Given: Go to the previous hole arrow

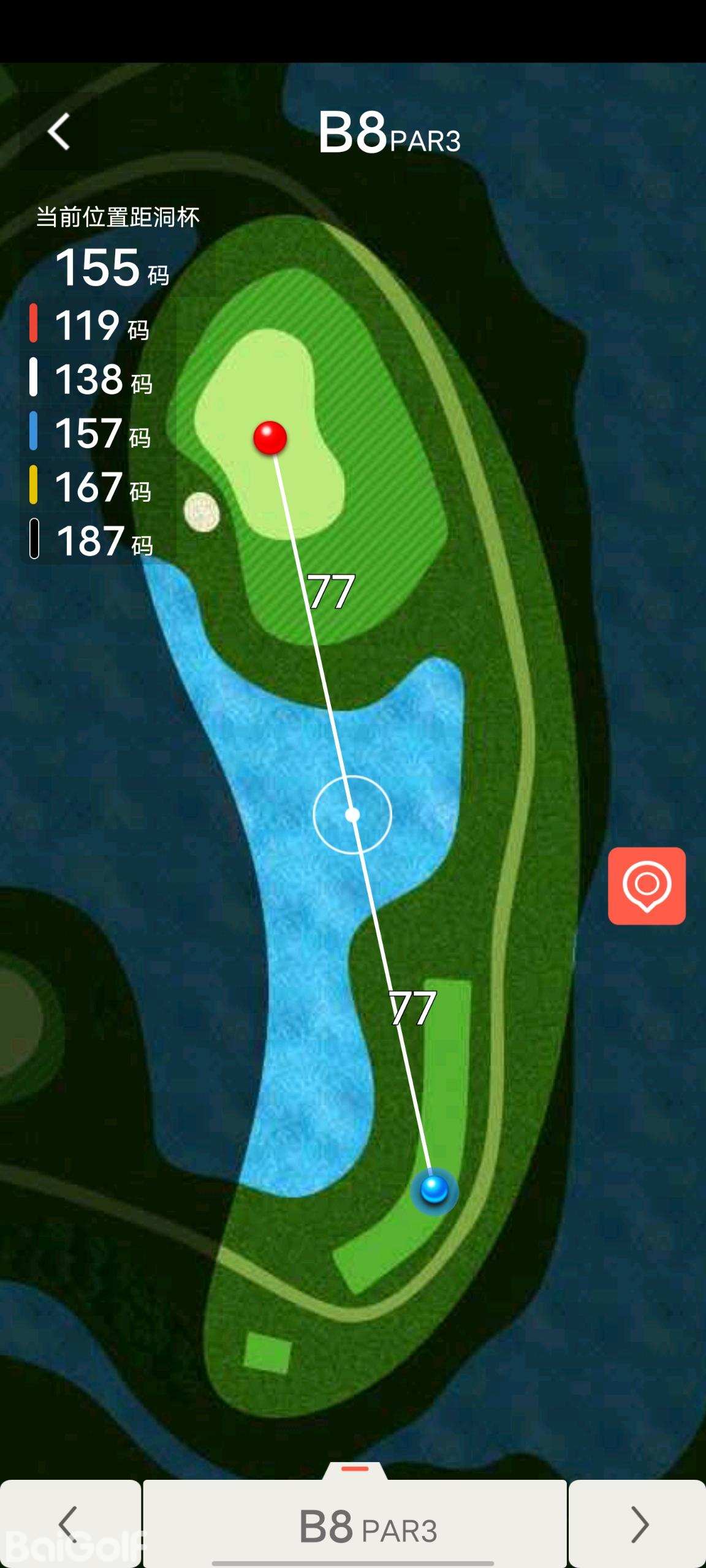Looking at the screenshot, I should pyautogui.click(x=69, y=1524).
